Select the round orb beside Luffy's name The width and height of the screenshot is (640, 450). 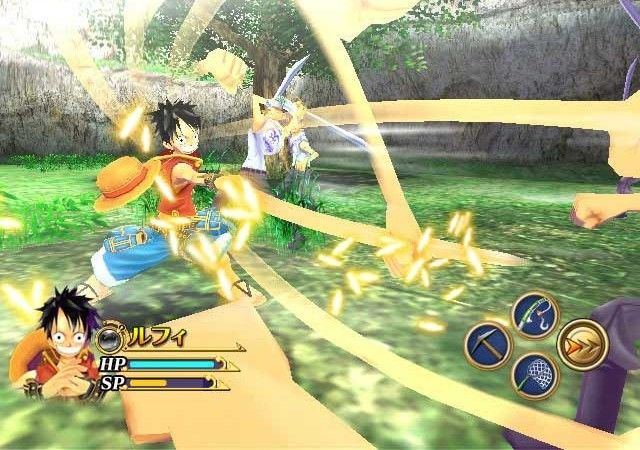(110, 335)
